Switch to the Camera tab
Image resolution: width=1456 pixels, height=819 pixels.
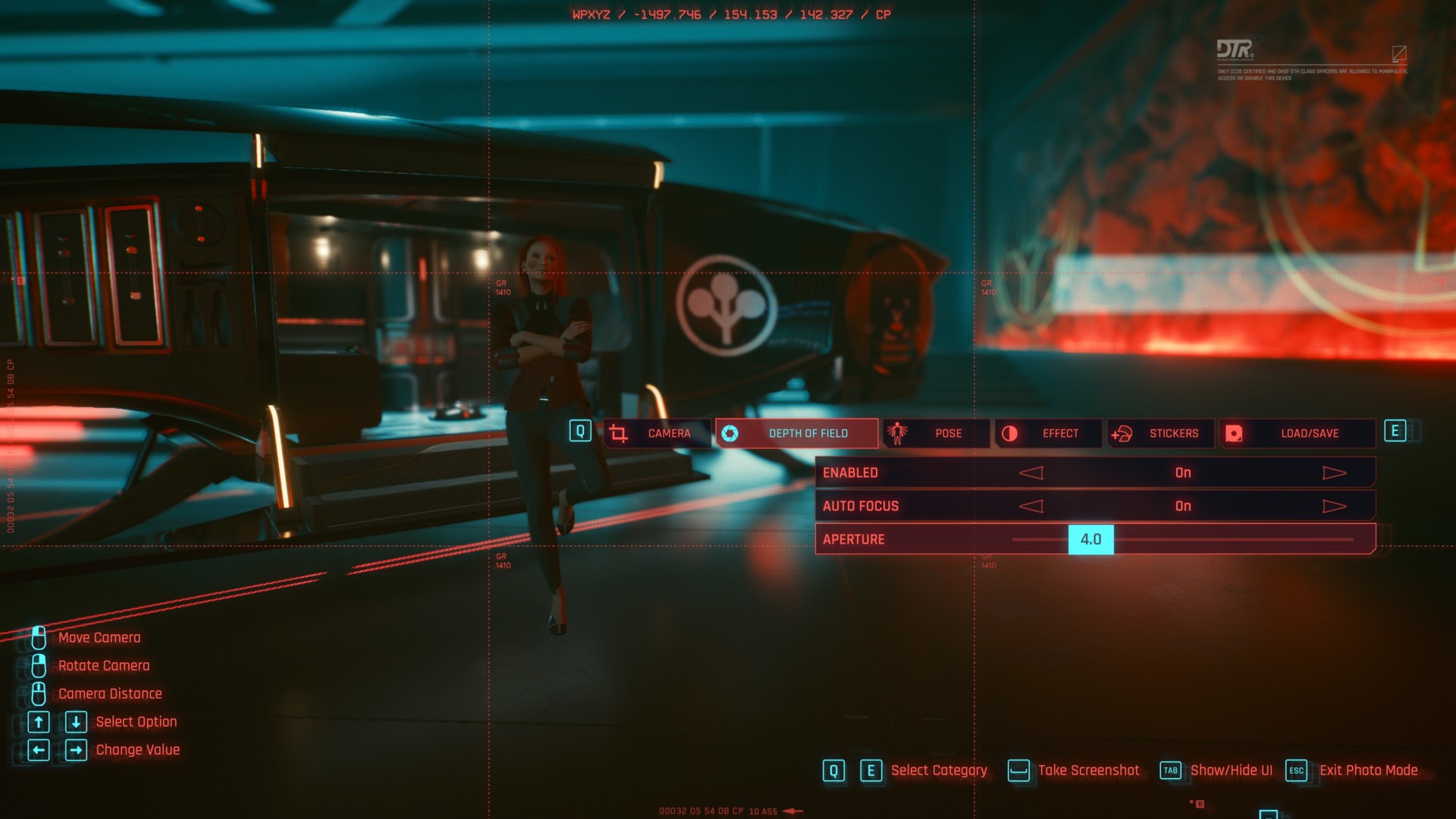(x=657, y=433)
